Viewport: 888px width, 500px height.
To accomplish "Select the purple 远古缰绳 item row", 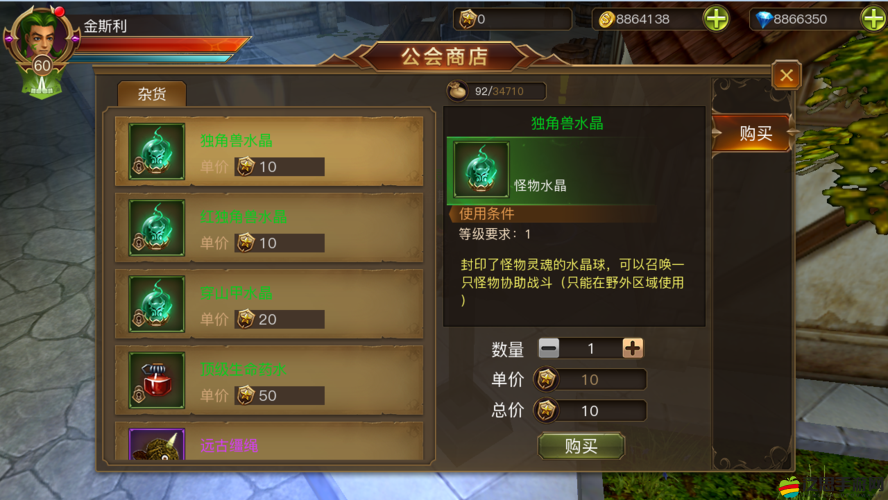I will coord(268,442).
